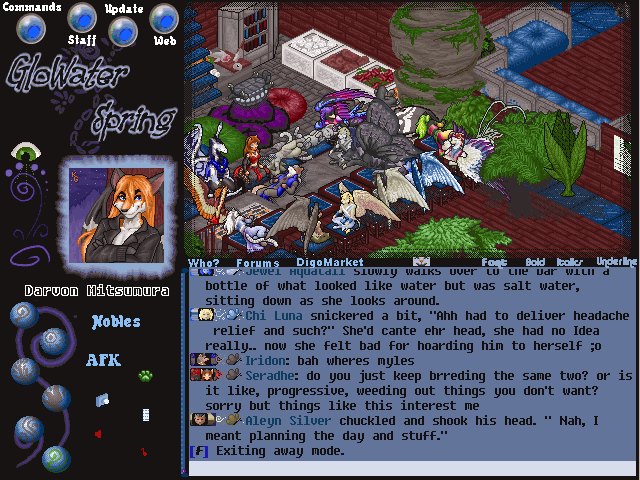Toggle the red music note icon
This screenshot has width=640, height=480.
[x=145, y=452]
